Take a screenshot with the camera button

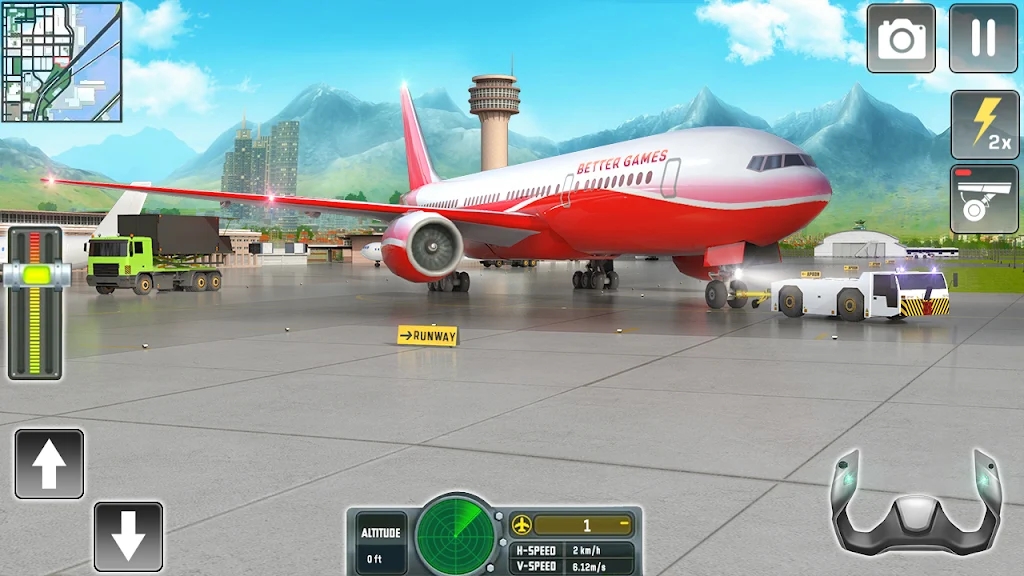click(x=901, y=39)
